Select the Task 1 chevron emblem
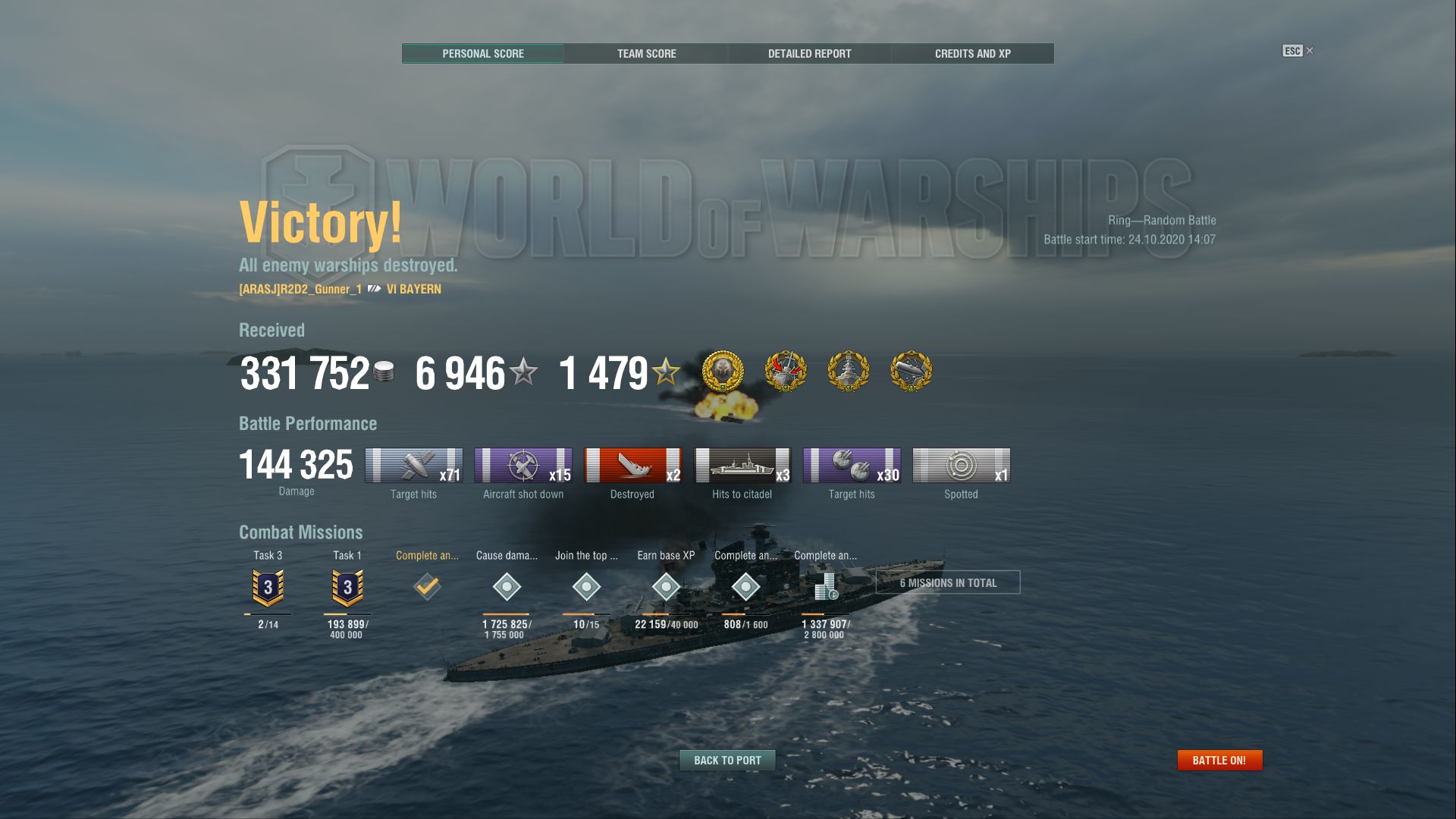 pos(347,586)
